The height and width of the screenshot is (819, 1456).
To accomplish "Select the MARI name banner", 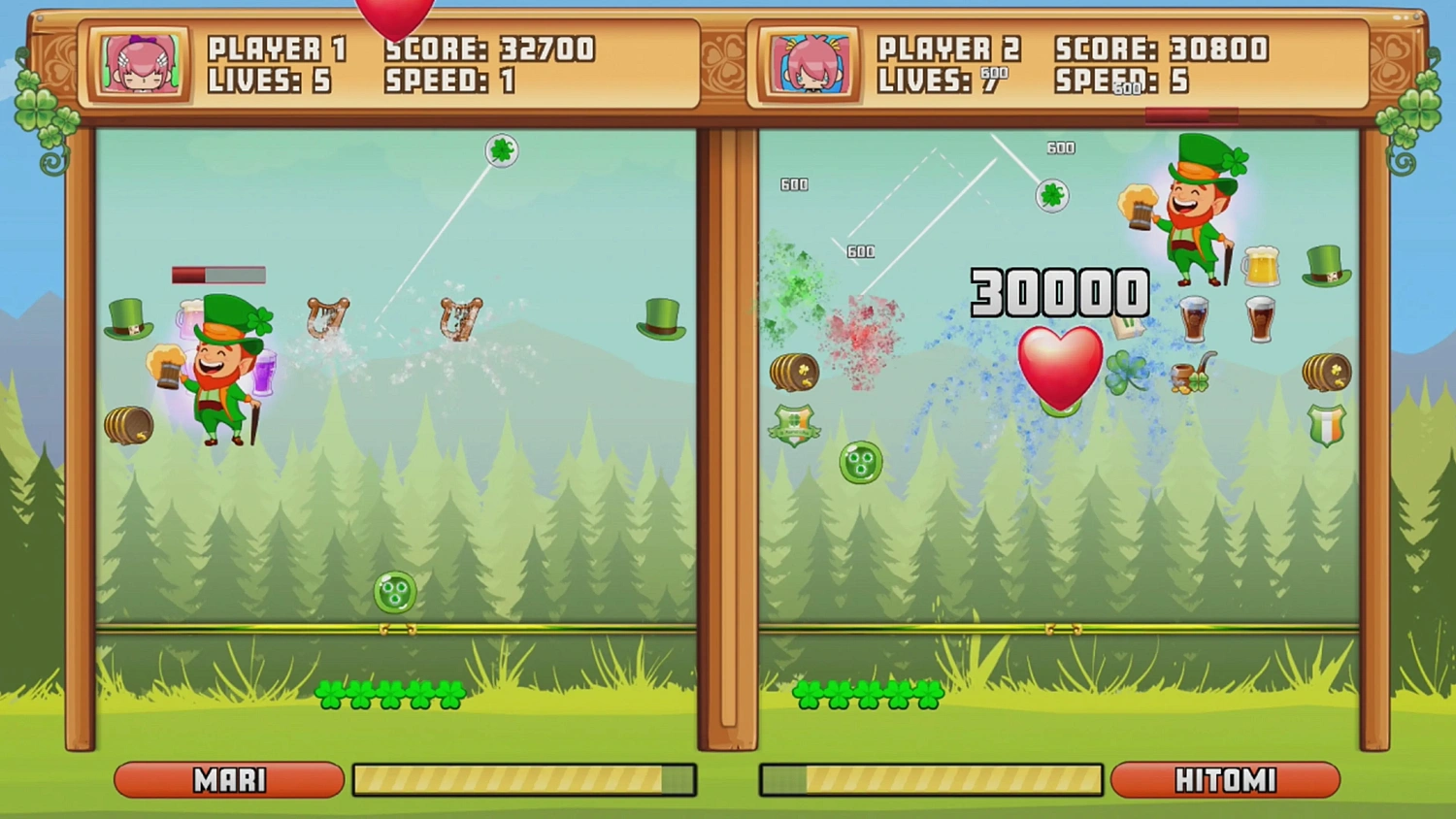I will point(229,780).
